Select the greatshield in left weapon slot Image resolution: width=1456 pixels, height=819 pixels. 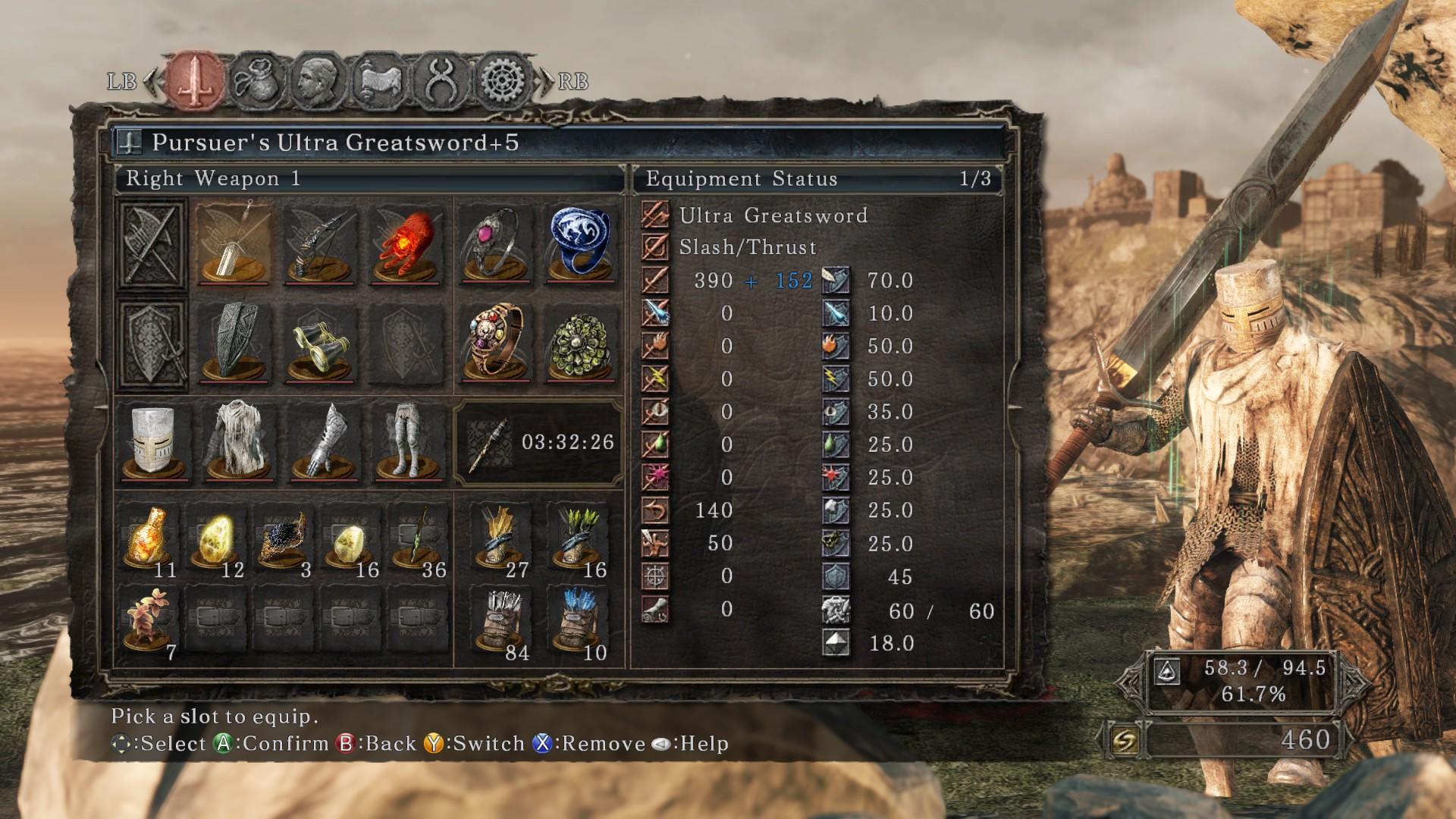(233, 343)
